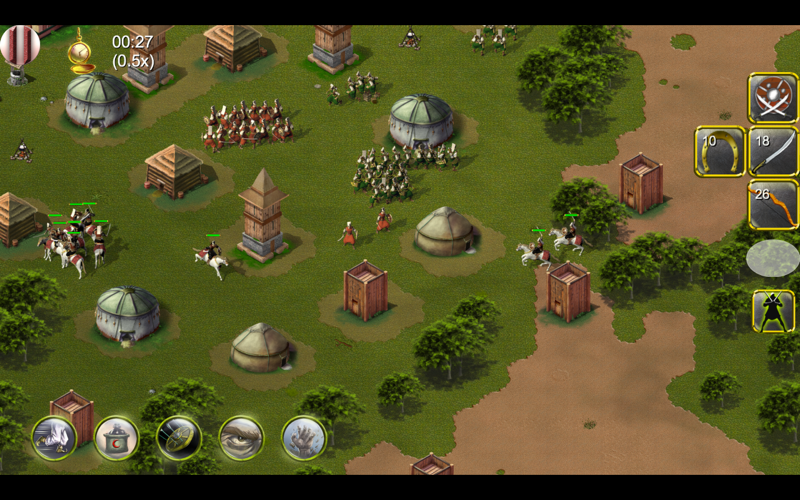Viewport: 800px width, 500px height.
Task: Activate the watching eye ability
Action: pyautogui.click(x=241, y=437)
